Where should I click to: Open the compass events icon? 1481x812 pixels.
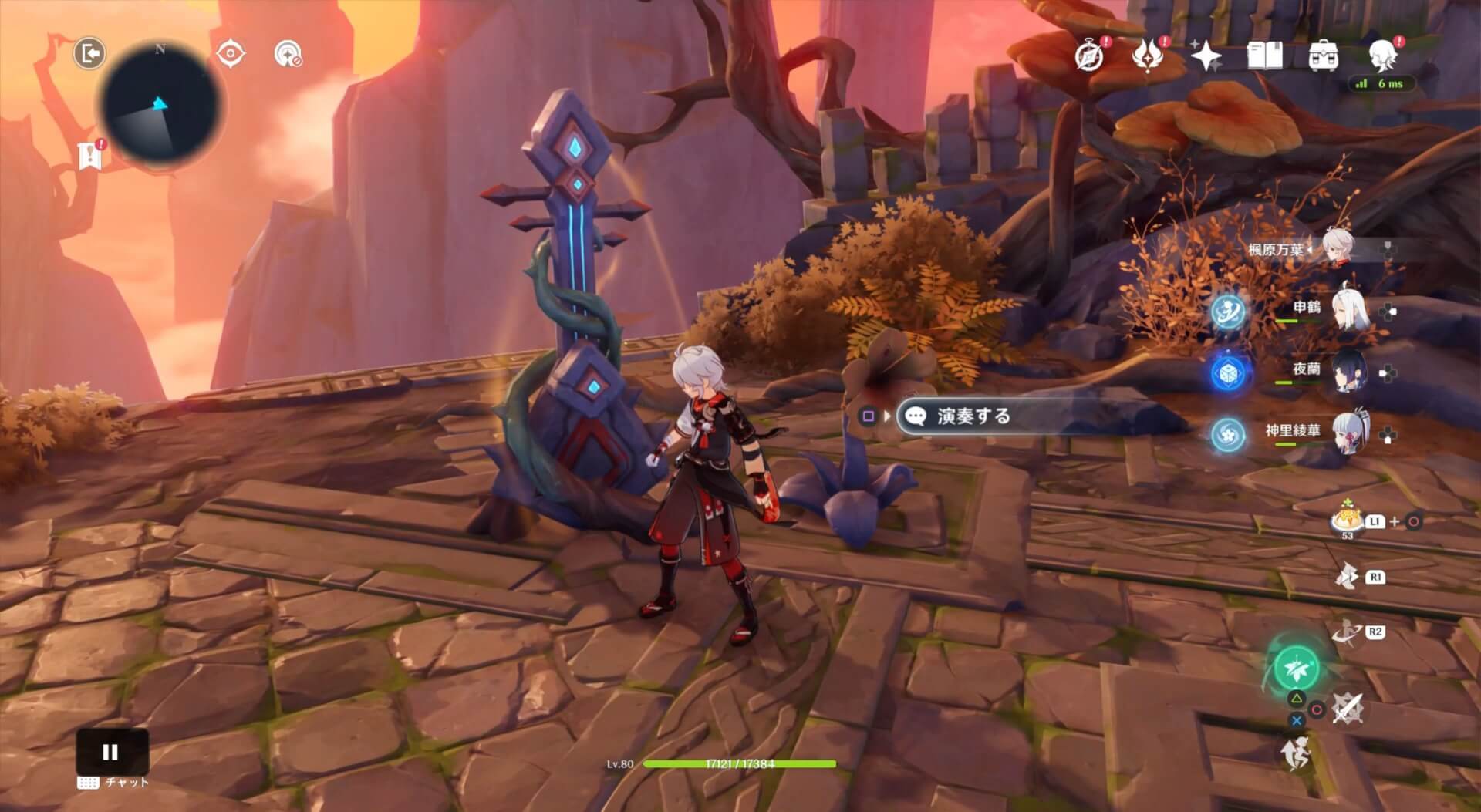pos(1089,56)
